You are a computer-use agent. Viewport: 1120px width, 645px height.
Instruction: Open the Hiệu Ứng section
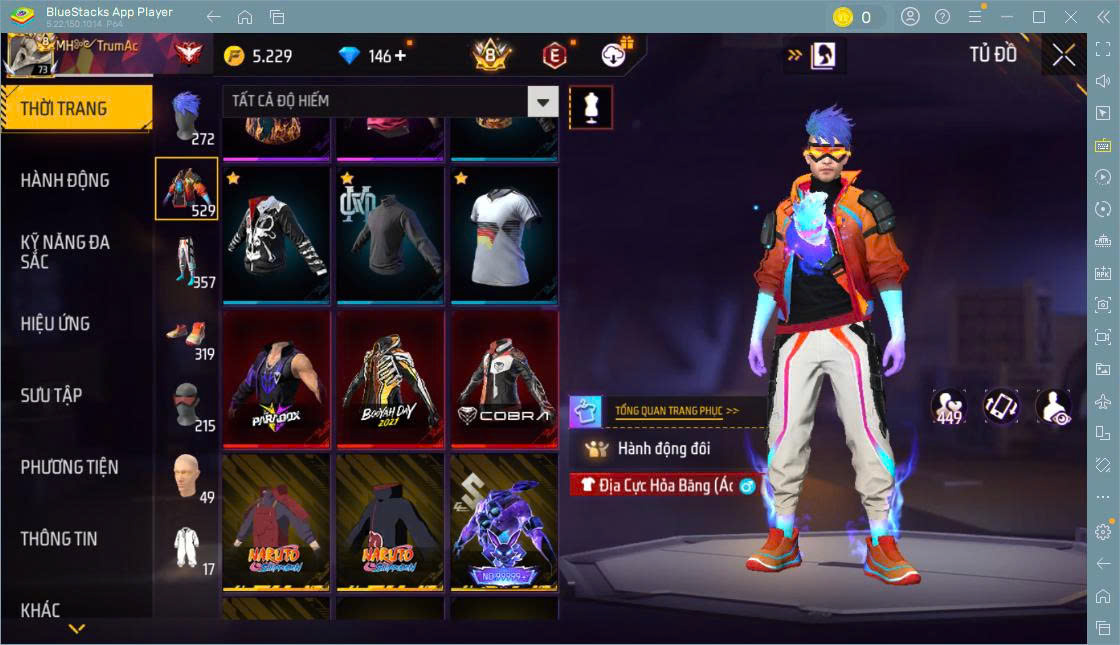point(56,324)
